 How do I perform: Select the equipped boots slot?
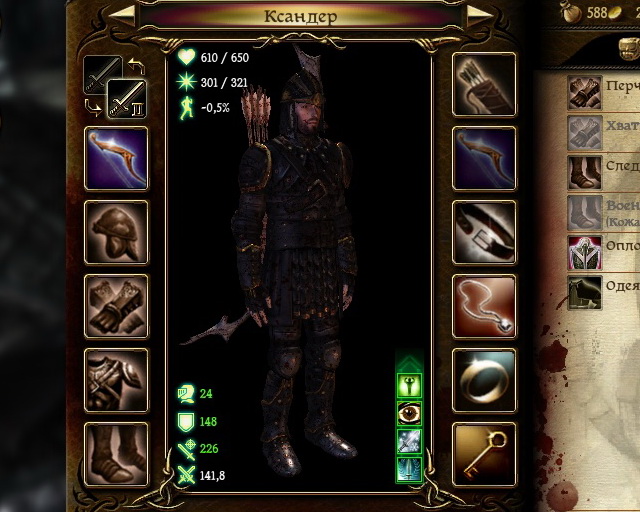(x=116, y=454)
